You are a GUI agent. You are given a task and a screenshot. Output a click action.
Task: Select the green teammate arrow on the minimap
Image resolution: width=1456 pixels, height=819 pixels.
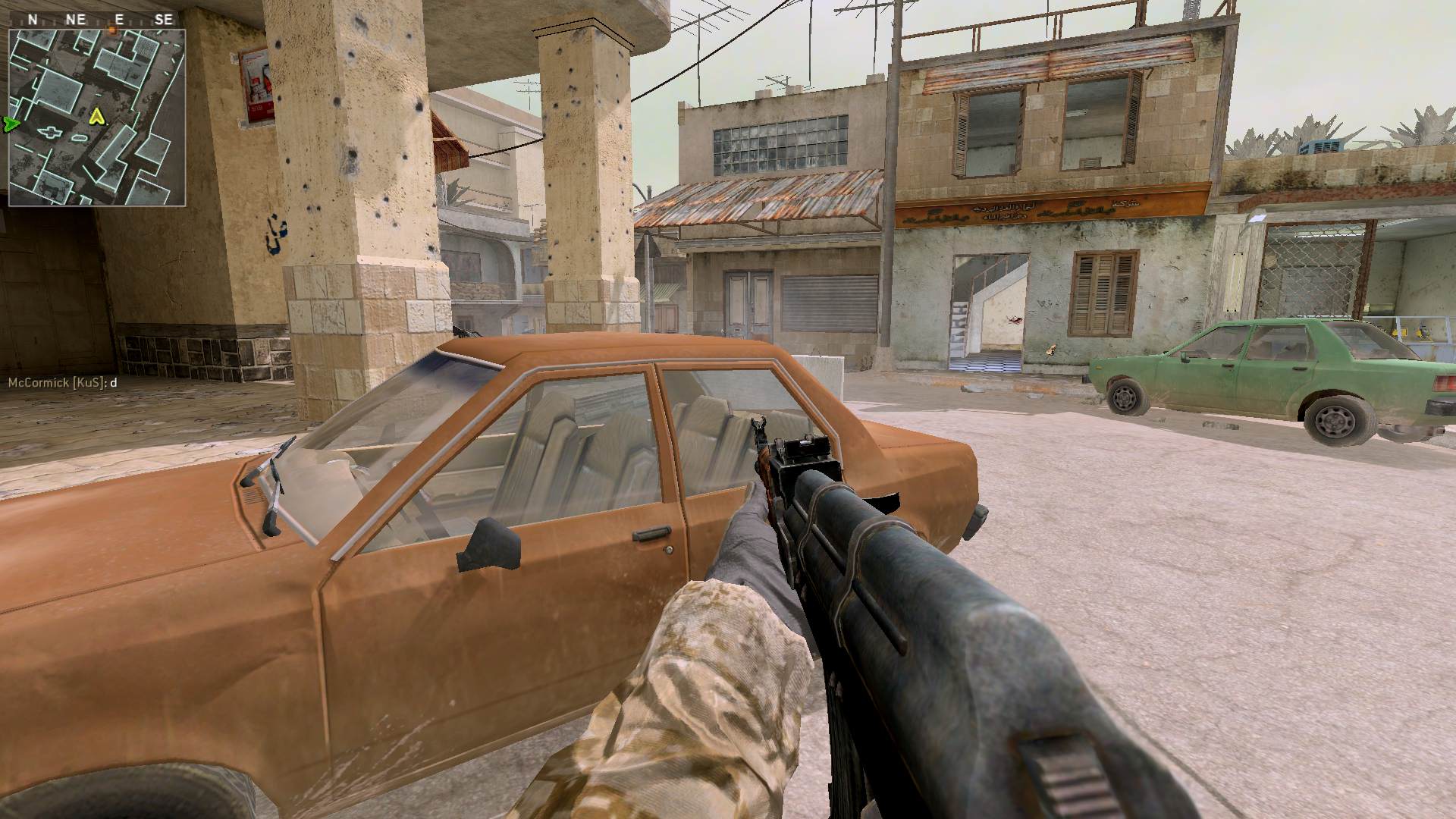point(10,123)
